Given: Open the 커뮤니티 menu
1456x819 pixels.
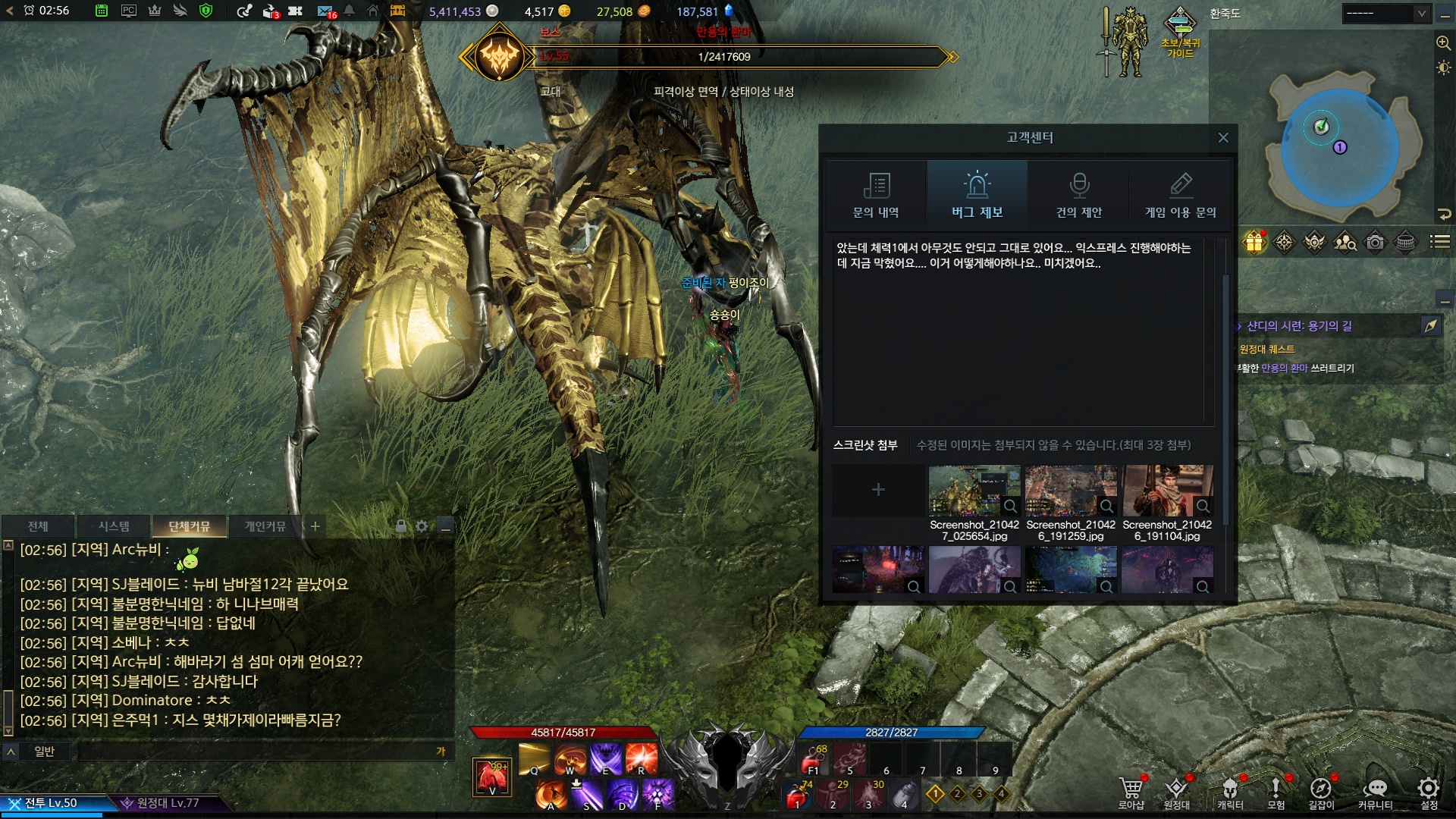Looking at the screenshot, I should [1375, 792].
